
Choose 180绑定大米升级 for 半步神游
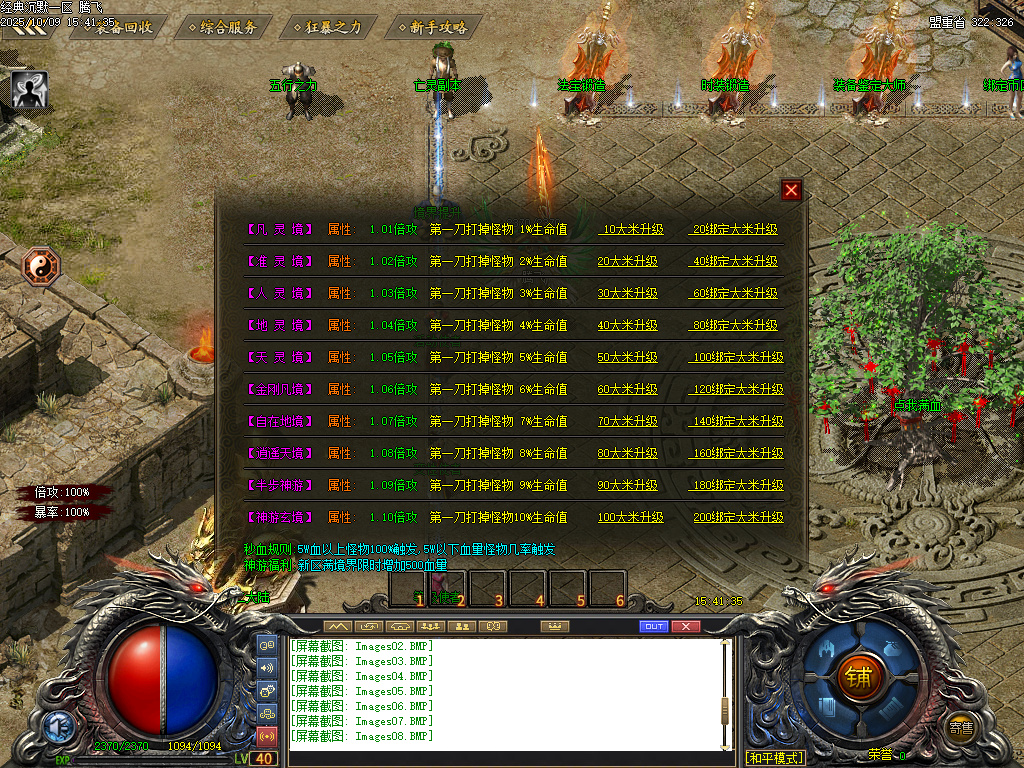(x=738, y=485)
